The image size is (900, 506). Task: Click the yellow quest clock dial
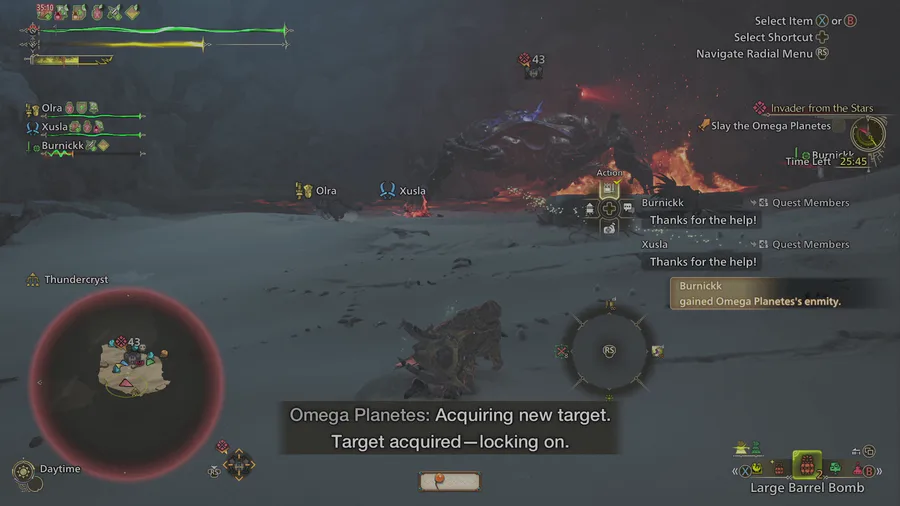[x=868, y=134]
